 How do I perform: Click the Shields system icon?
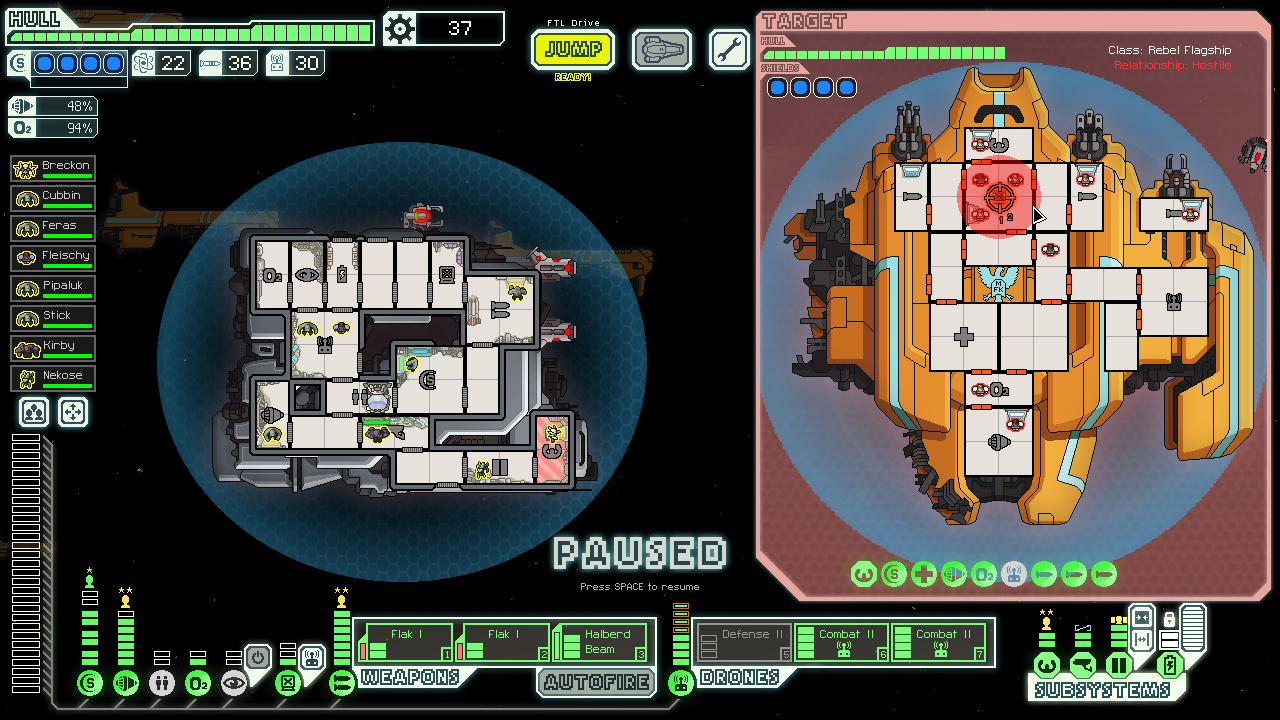click(x=90, y=683)
